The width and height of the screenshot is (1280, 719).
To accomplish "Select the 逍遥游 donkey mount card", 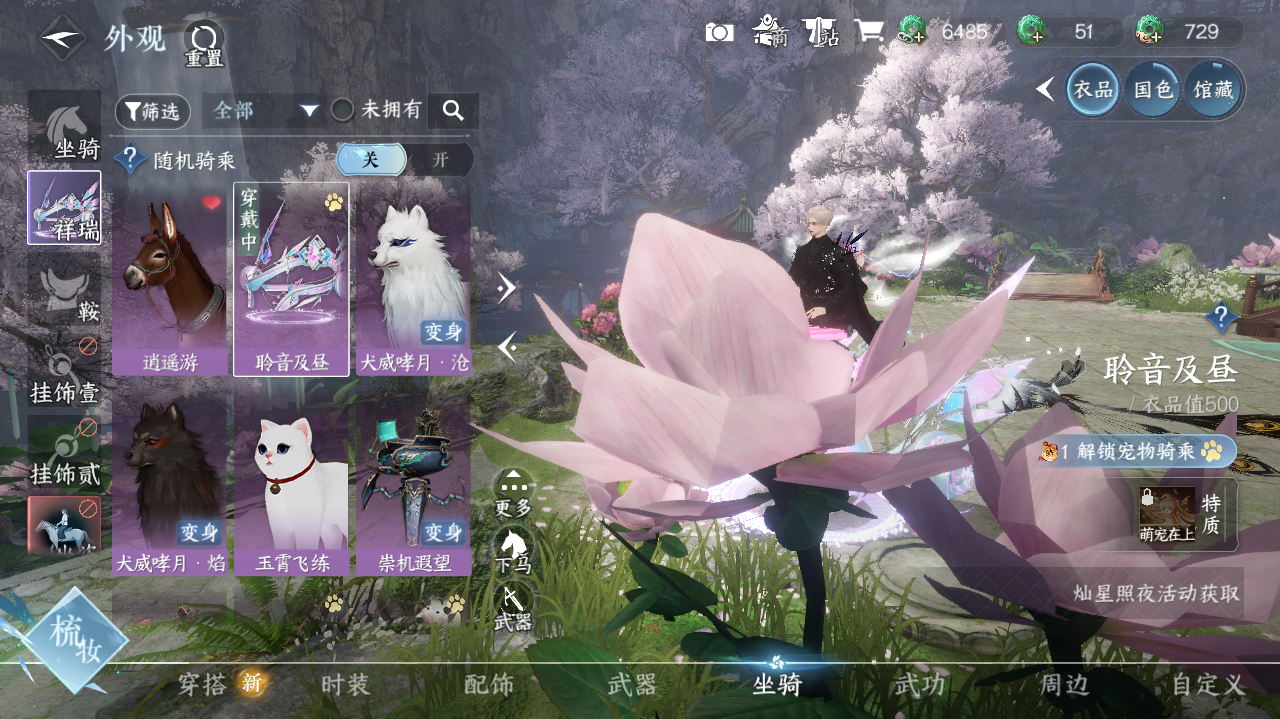I will tap(170, 278).
